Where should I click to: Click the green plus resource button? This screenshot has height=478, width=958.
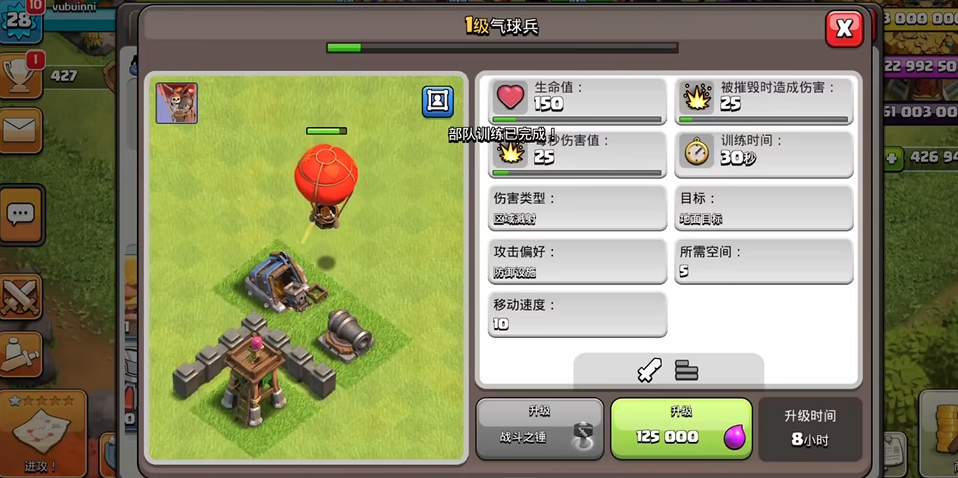click(891, 158)
